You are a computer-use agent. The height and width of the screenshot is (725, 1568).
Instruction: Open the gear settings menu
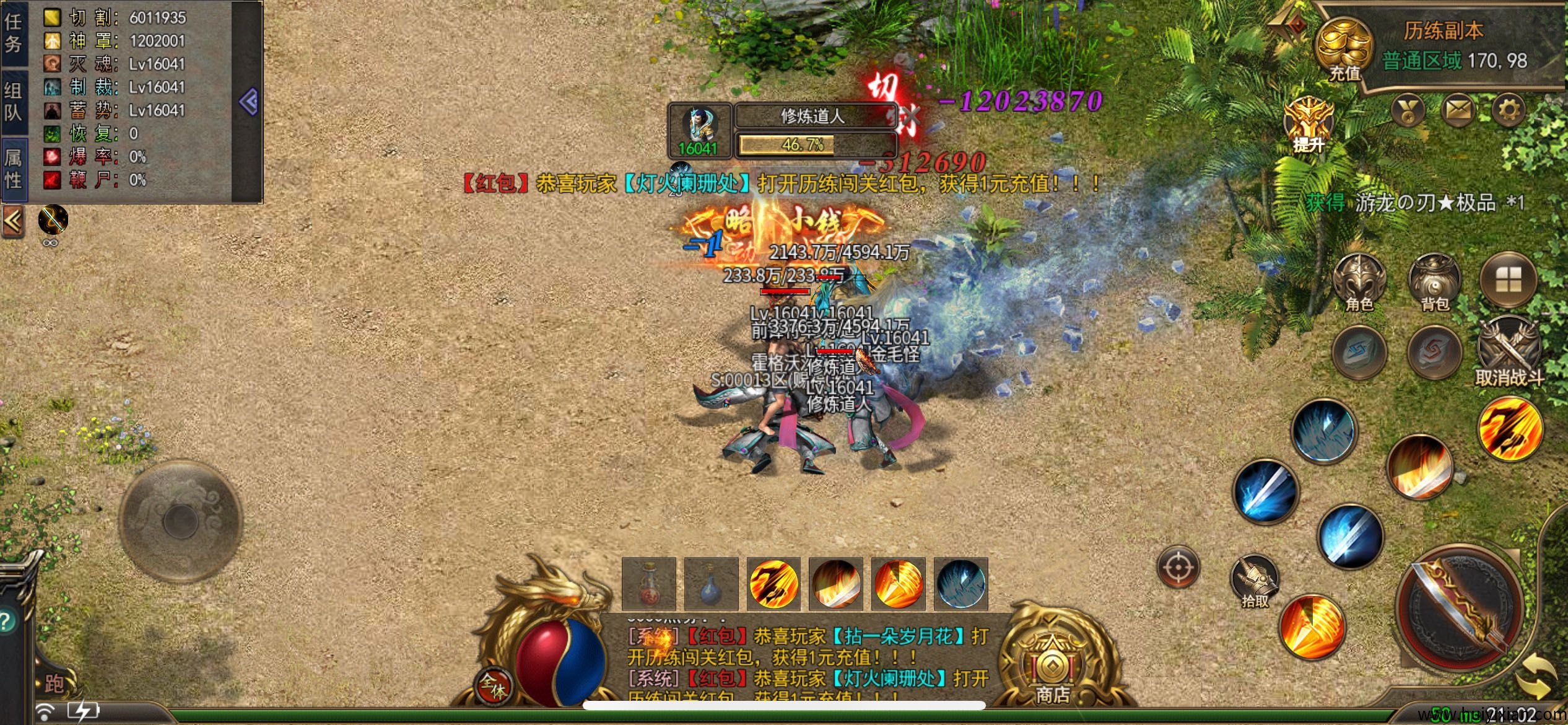pos(1508,110)
